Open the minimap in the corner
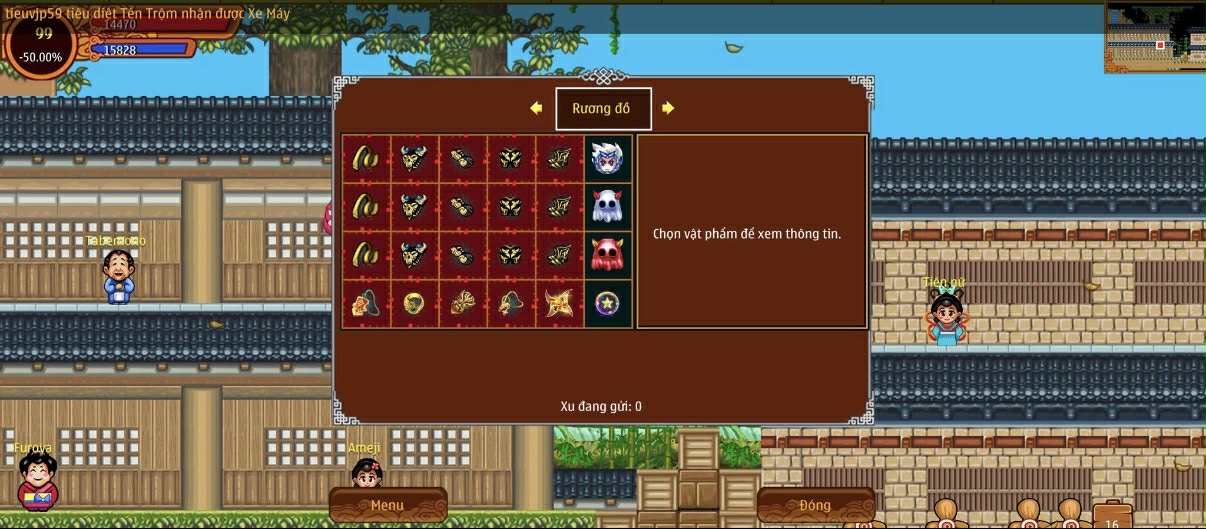Screen dimensions: 1206x529 1154,38
